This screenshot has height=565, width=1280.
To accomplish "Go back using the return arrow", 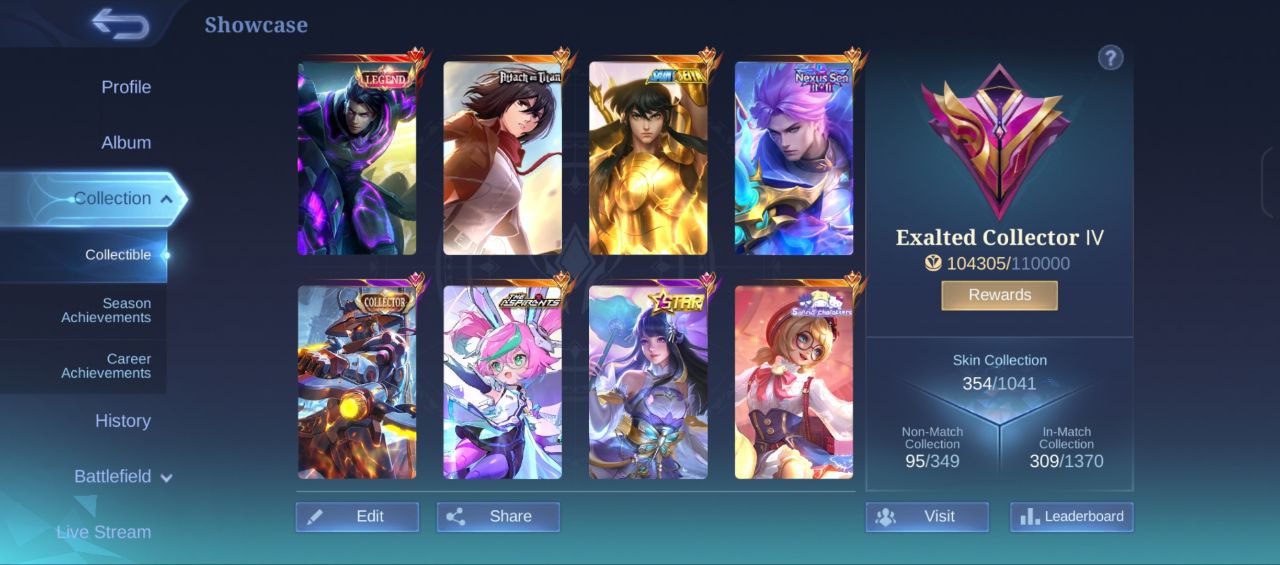I will pyautogui.click(x=120, y=24).
